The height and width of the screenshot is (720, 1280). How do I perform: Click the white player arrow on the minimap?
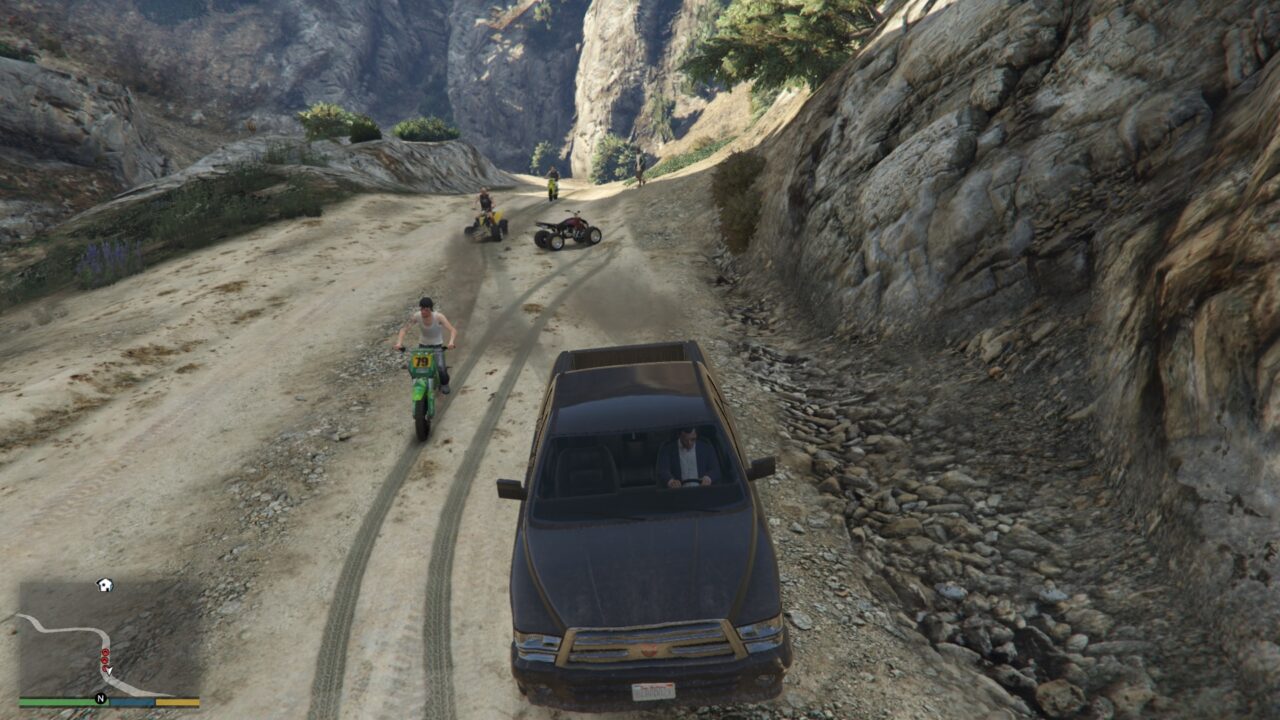pyautogui.click(x=109, y=670)
